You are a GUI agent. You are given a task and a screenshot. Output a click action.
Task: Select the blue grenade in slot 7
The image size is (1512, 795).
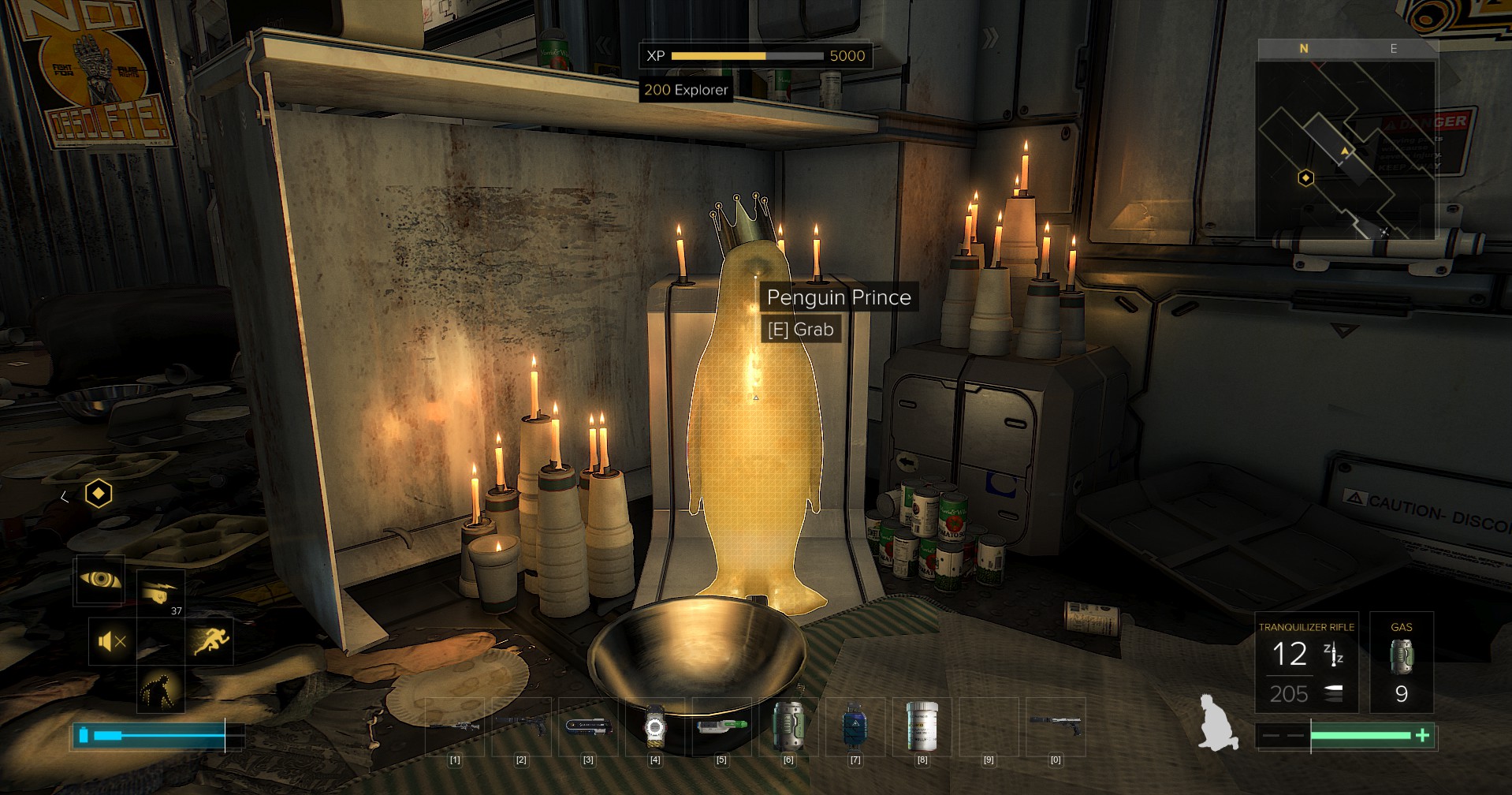(x=855, y=726)
